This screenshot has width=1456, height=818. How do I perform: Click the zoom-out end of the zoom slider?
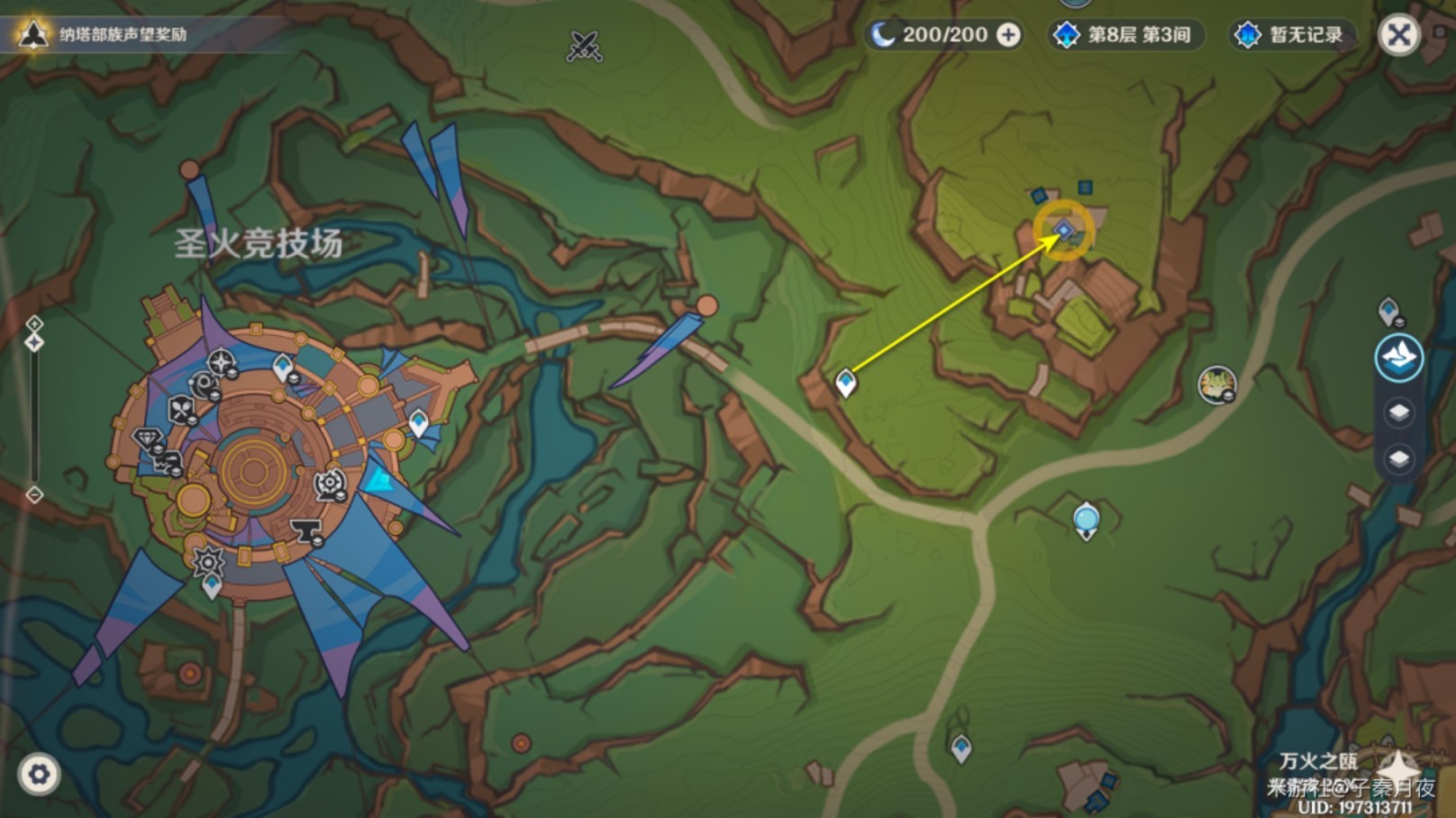point(34,495)
